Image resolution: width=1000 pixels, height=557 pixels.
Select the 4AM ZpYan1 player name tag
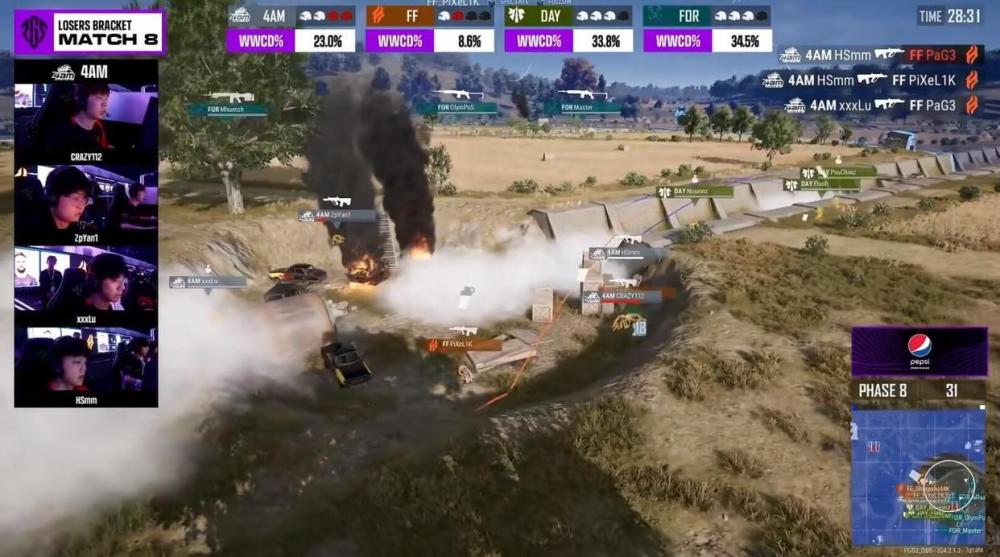337,215
